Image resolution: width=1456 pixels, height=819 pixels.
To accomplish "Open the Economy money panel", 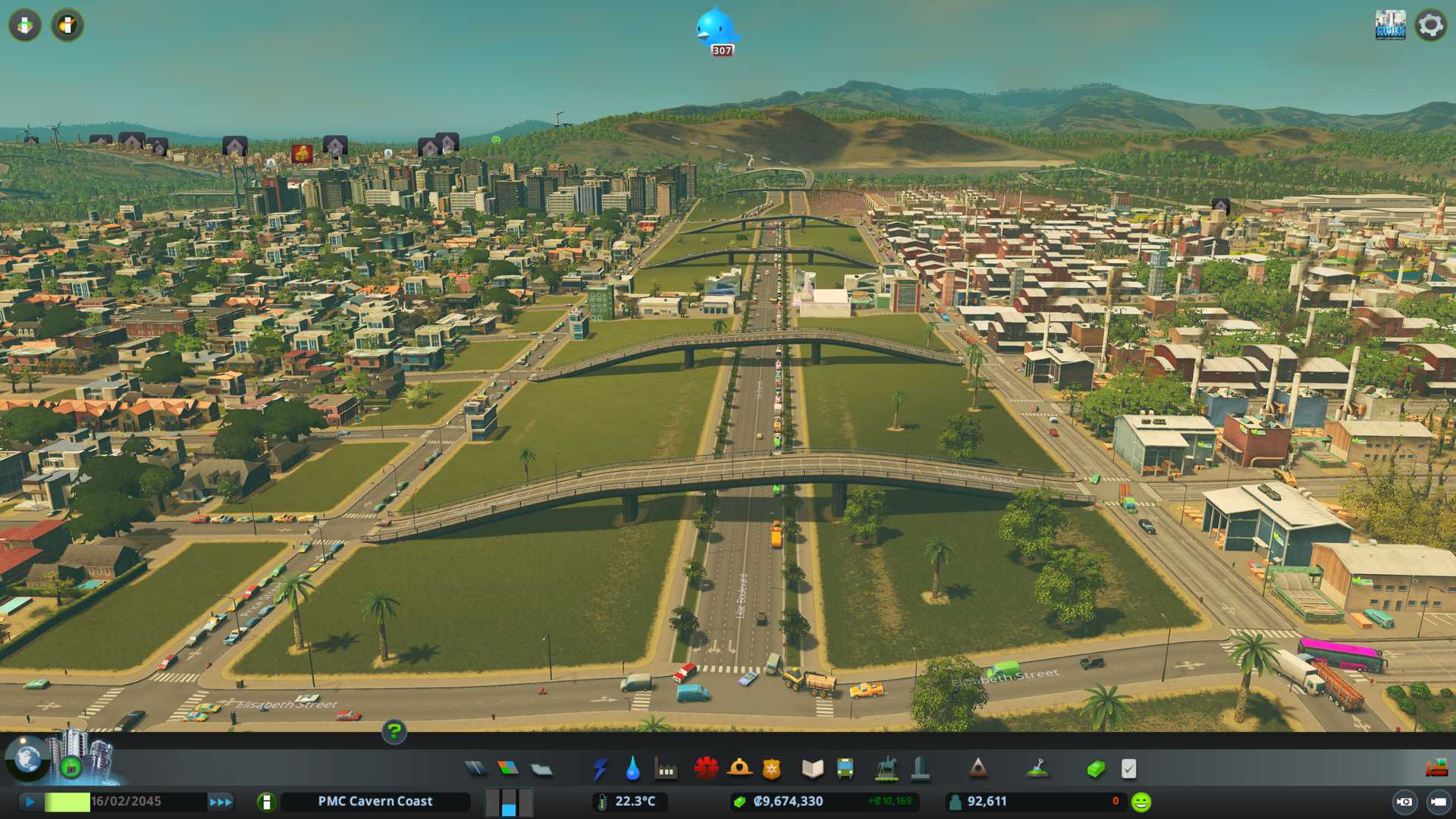I will (1095, 769).
